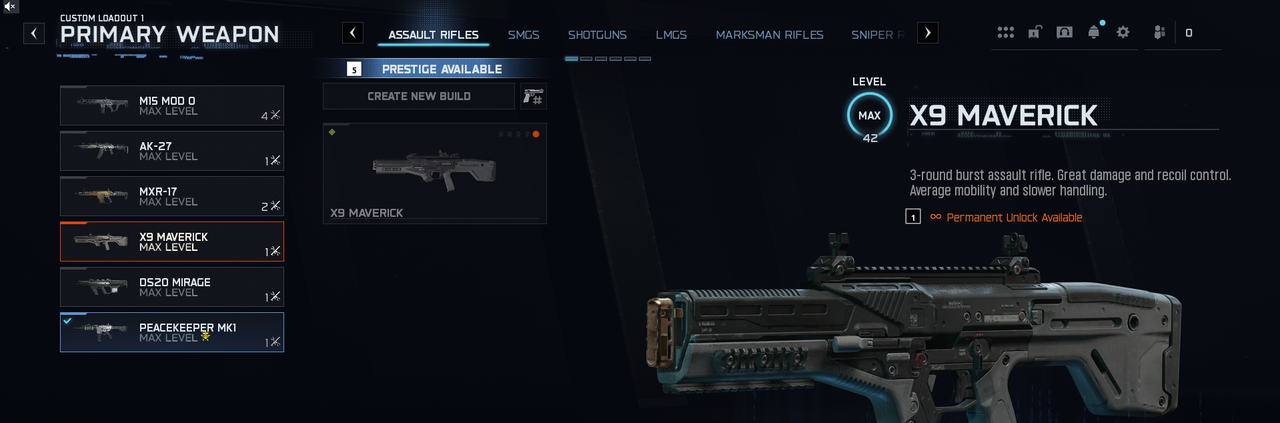
Task: Open the Shotguns category tab
Action: (x=597, y=35)
